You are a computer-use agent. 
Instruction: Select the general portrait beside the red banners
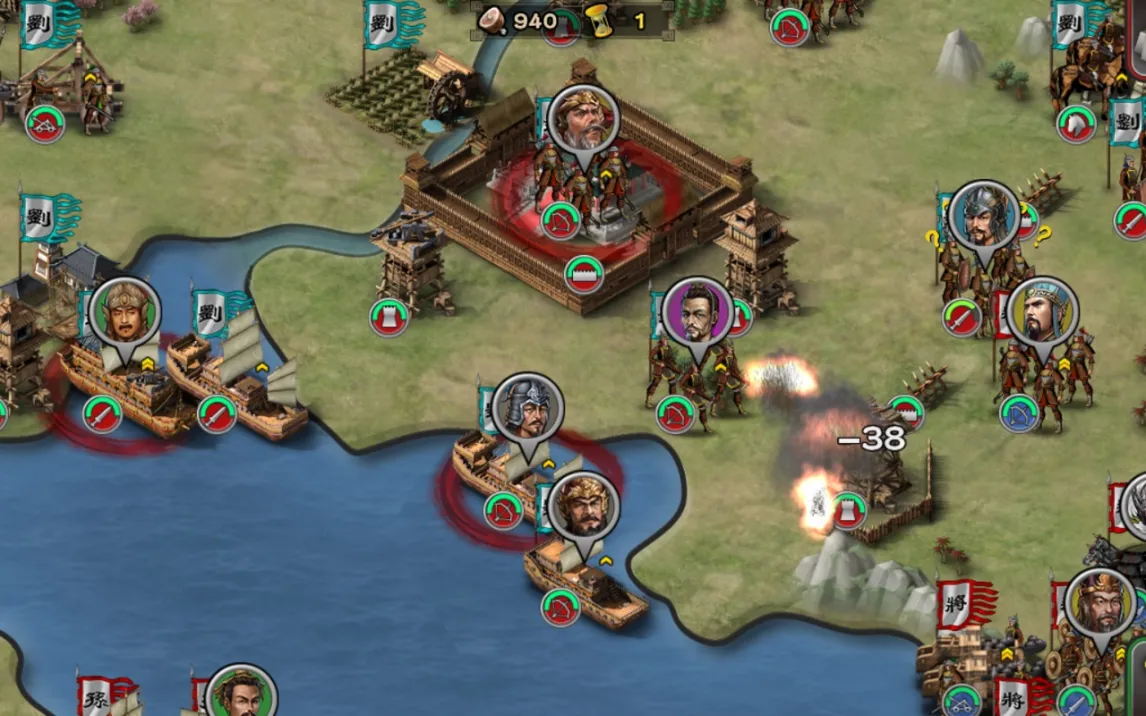1100,601
